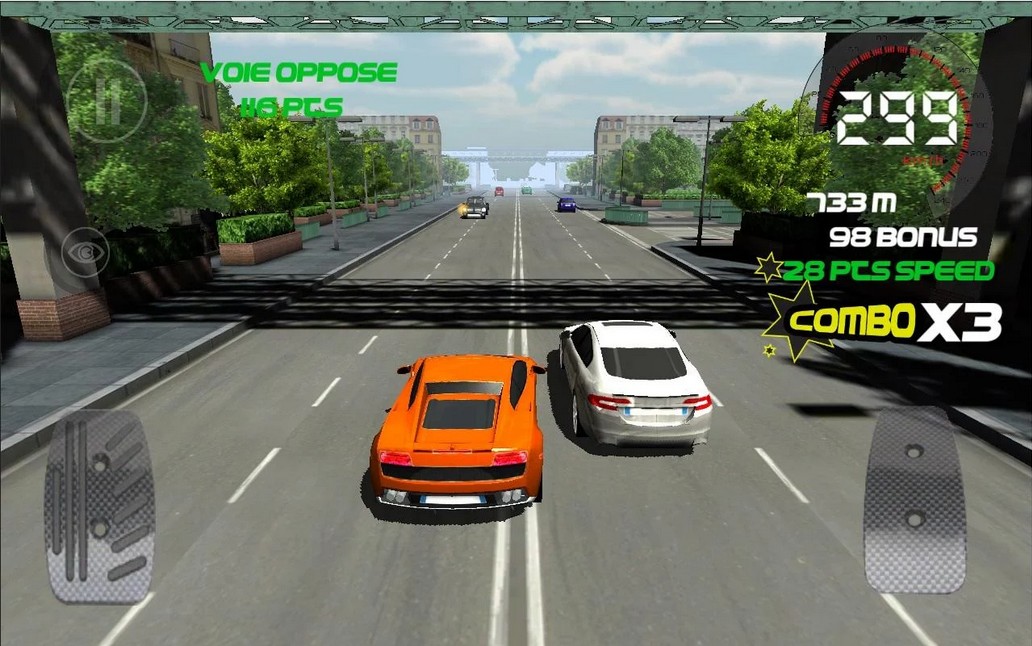Switch camera view with the eye icon
The width and height of the screenshot is (1032, 646).
coord(85,252)
